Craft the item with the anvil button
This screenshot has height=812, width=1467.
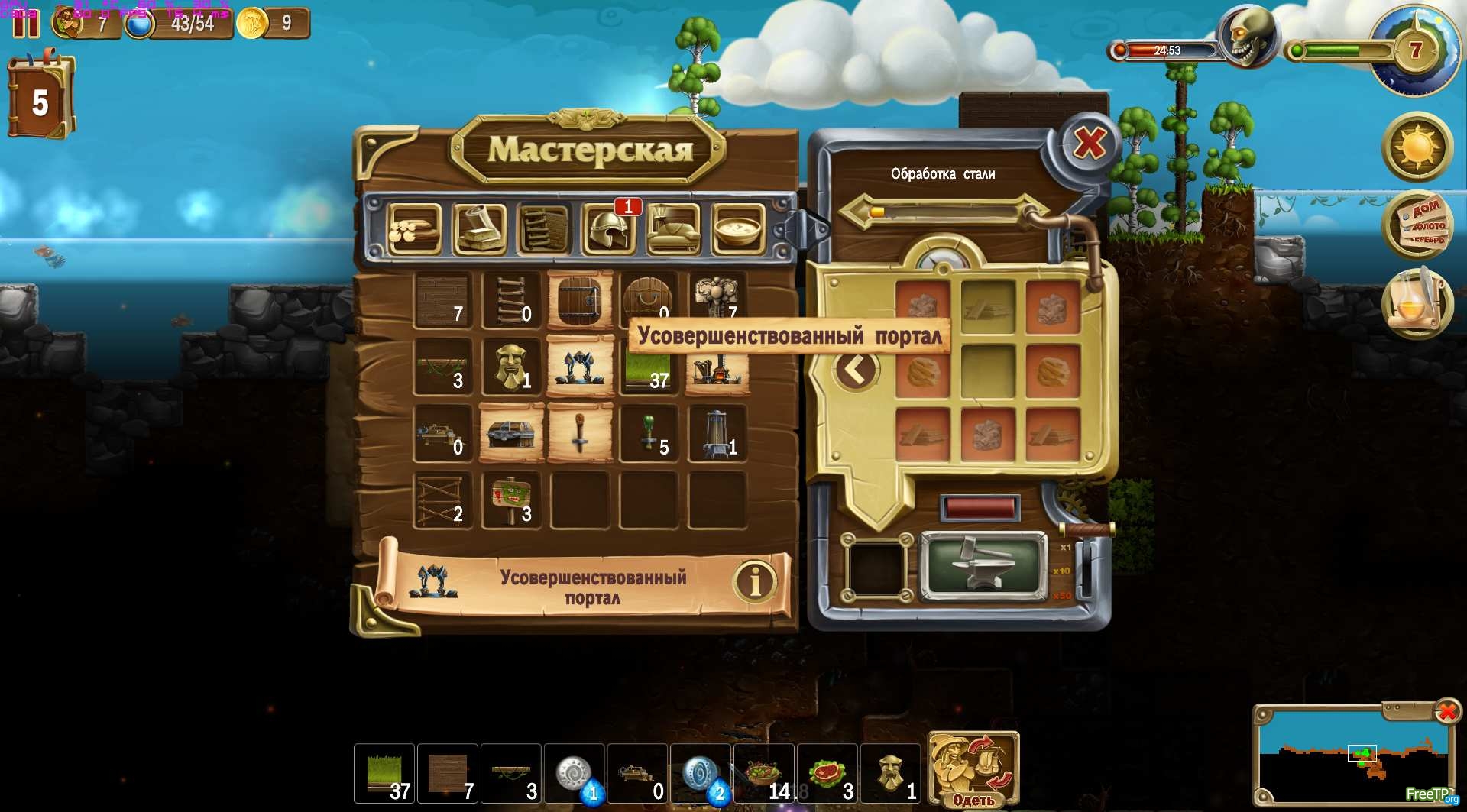pos(983,568)
